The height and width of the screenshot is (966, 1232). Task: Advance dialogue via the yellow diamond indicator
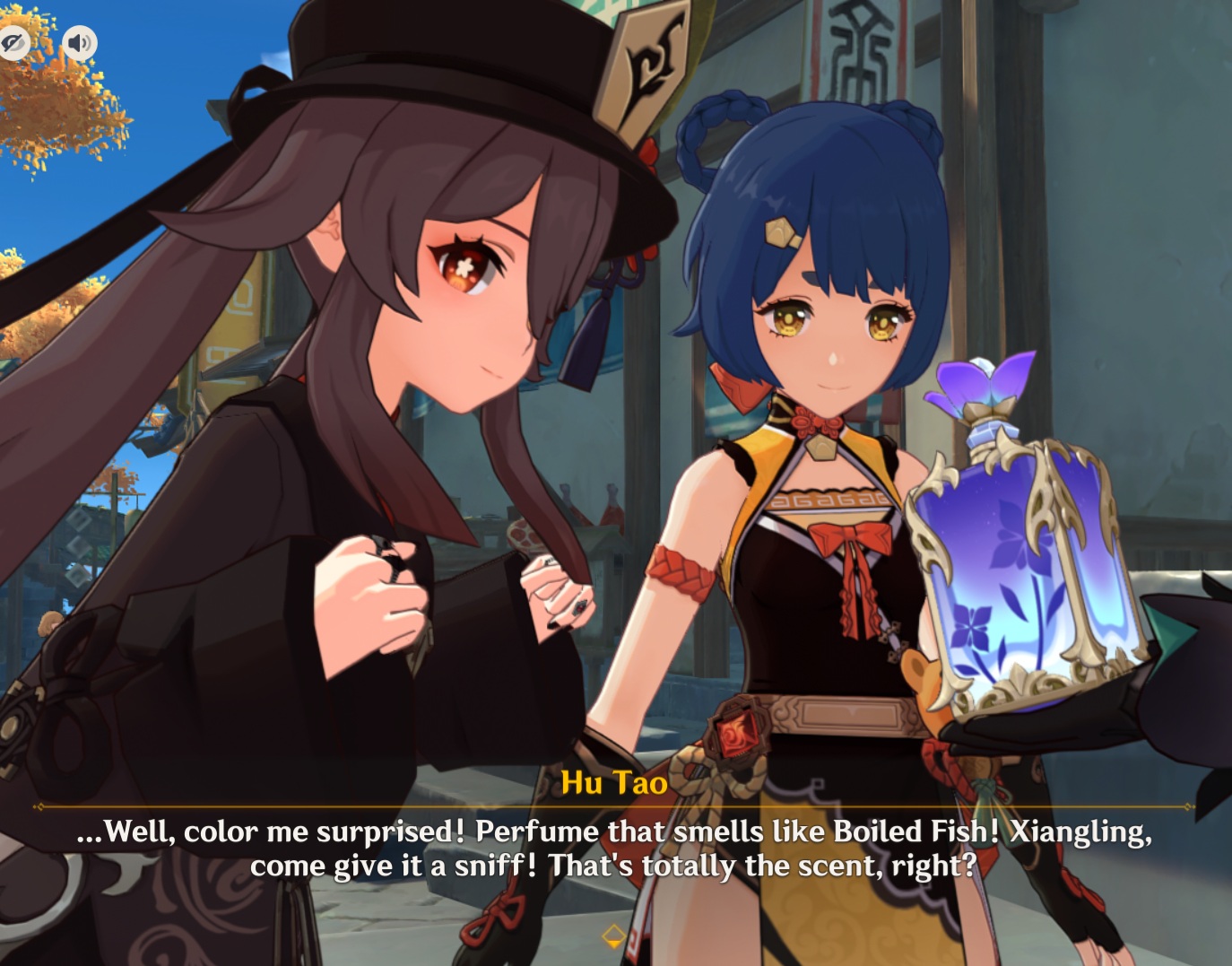click(614, 936)
